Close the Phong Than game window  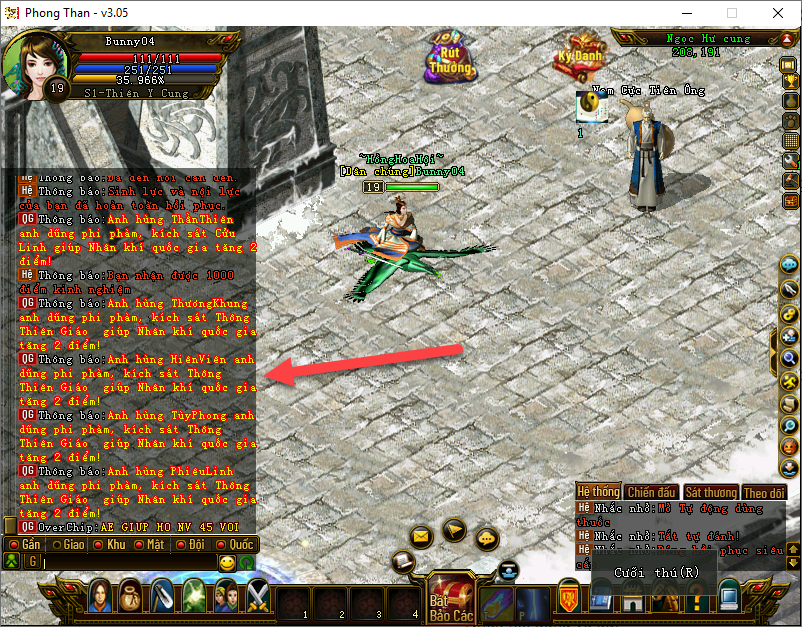coord(778,14)
